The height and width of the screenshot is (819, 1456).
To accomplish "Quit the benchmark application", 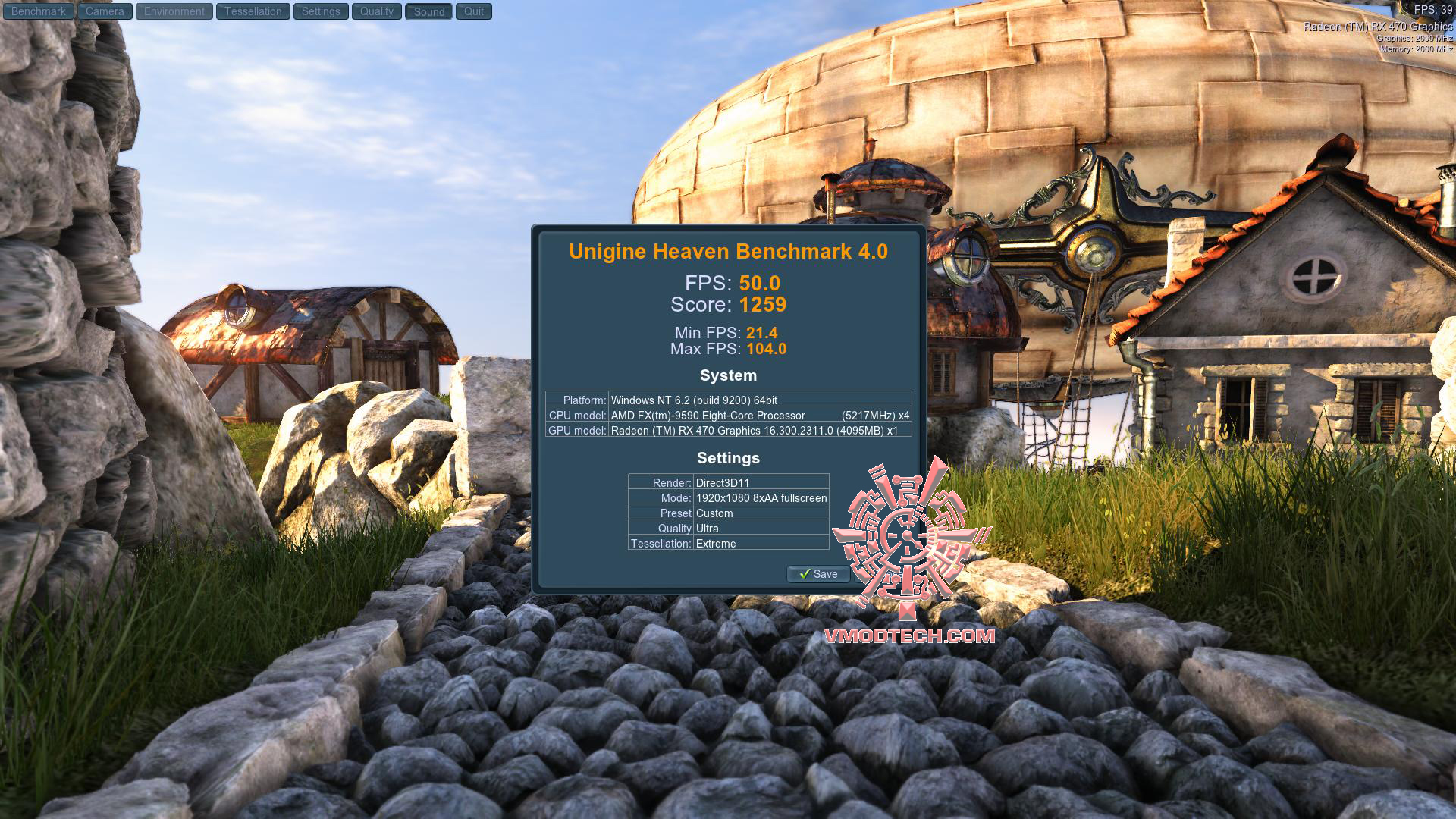I will pyautogui.click(x=474, y=11).
